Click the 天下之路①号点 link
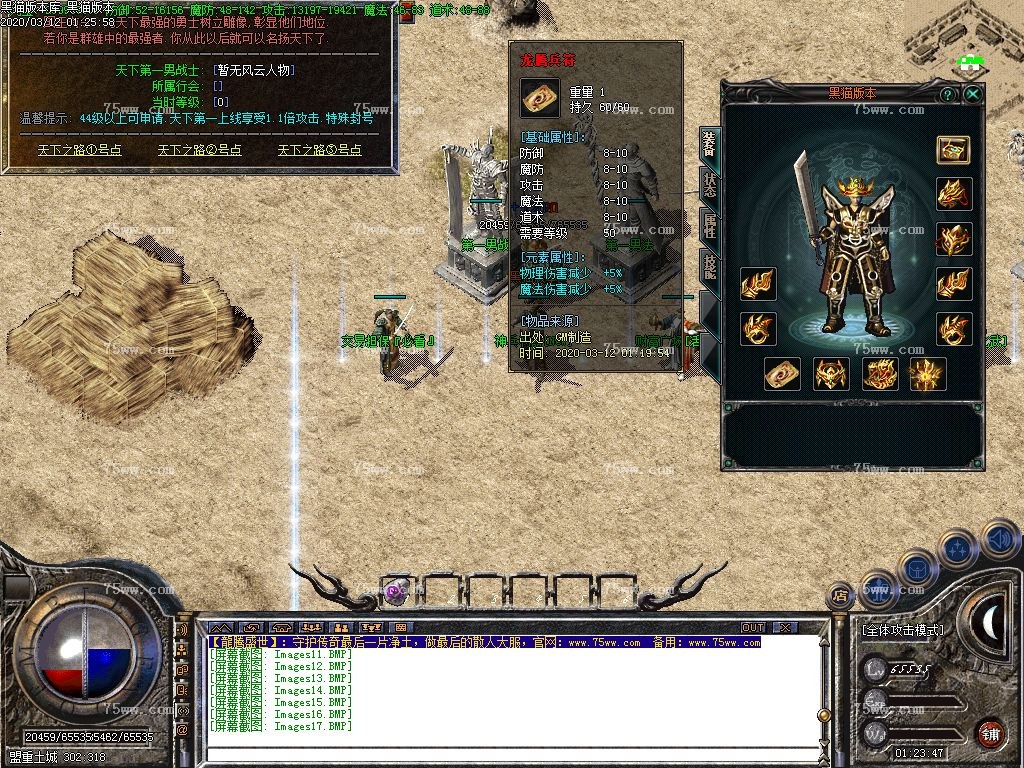The width and height of the screenshot is (1024, 768). (80, 150)
